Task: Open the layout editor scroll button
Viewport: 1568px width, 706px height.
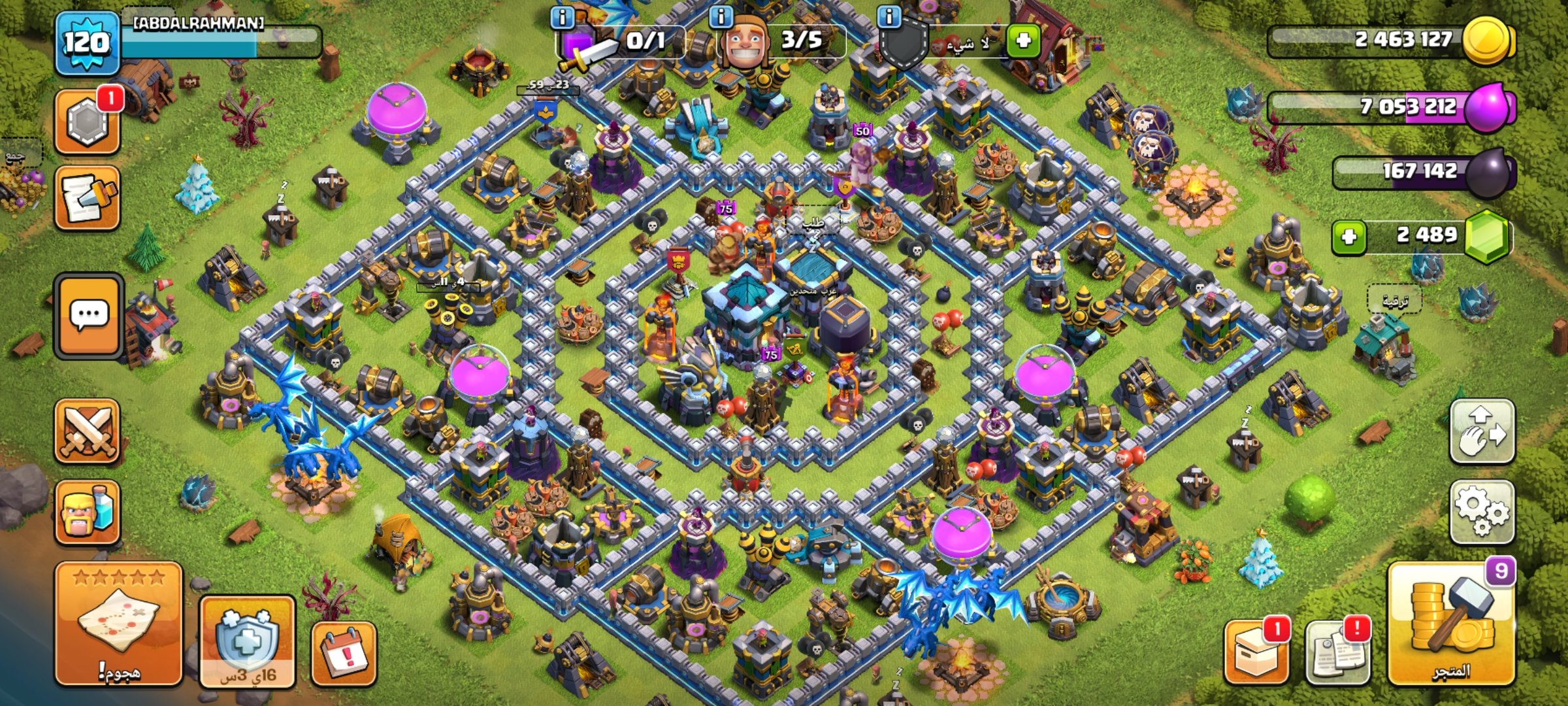Action: click(x=88, y=197)
